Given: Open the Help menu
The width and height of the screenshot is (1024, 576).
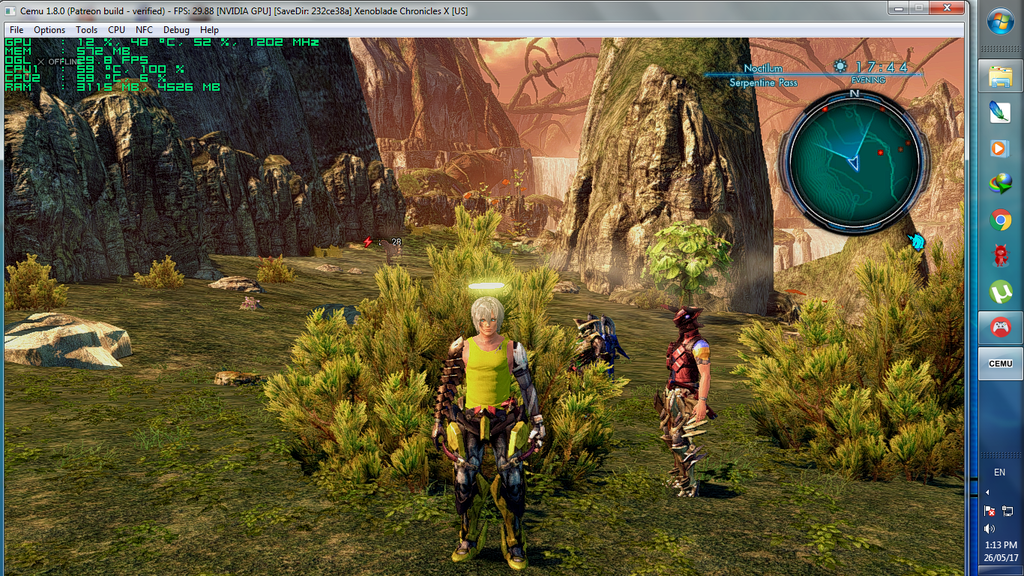Looking at the screenshot, I should (209, 30).
